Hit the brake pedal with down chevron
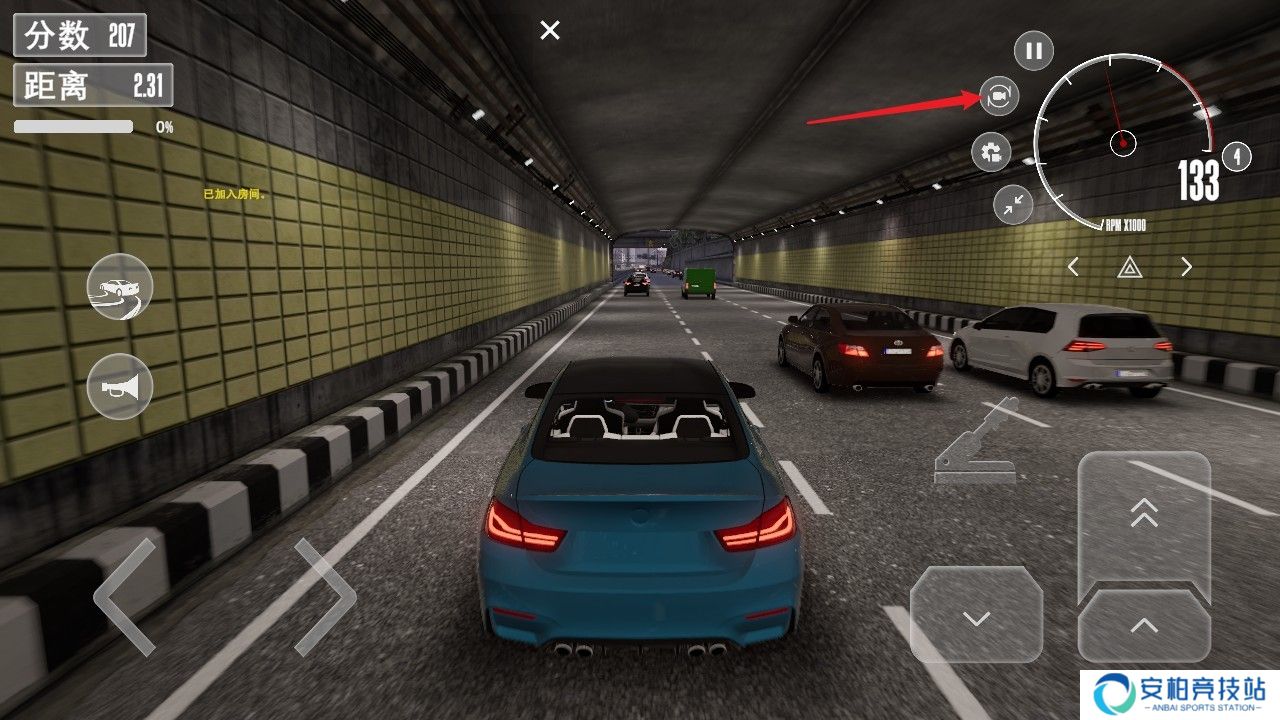The height and width of the screenshot is (720, 1280). [976, 615]
